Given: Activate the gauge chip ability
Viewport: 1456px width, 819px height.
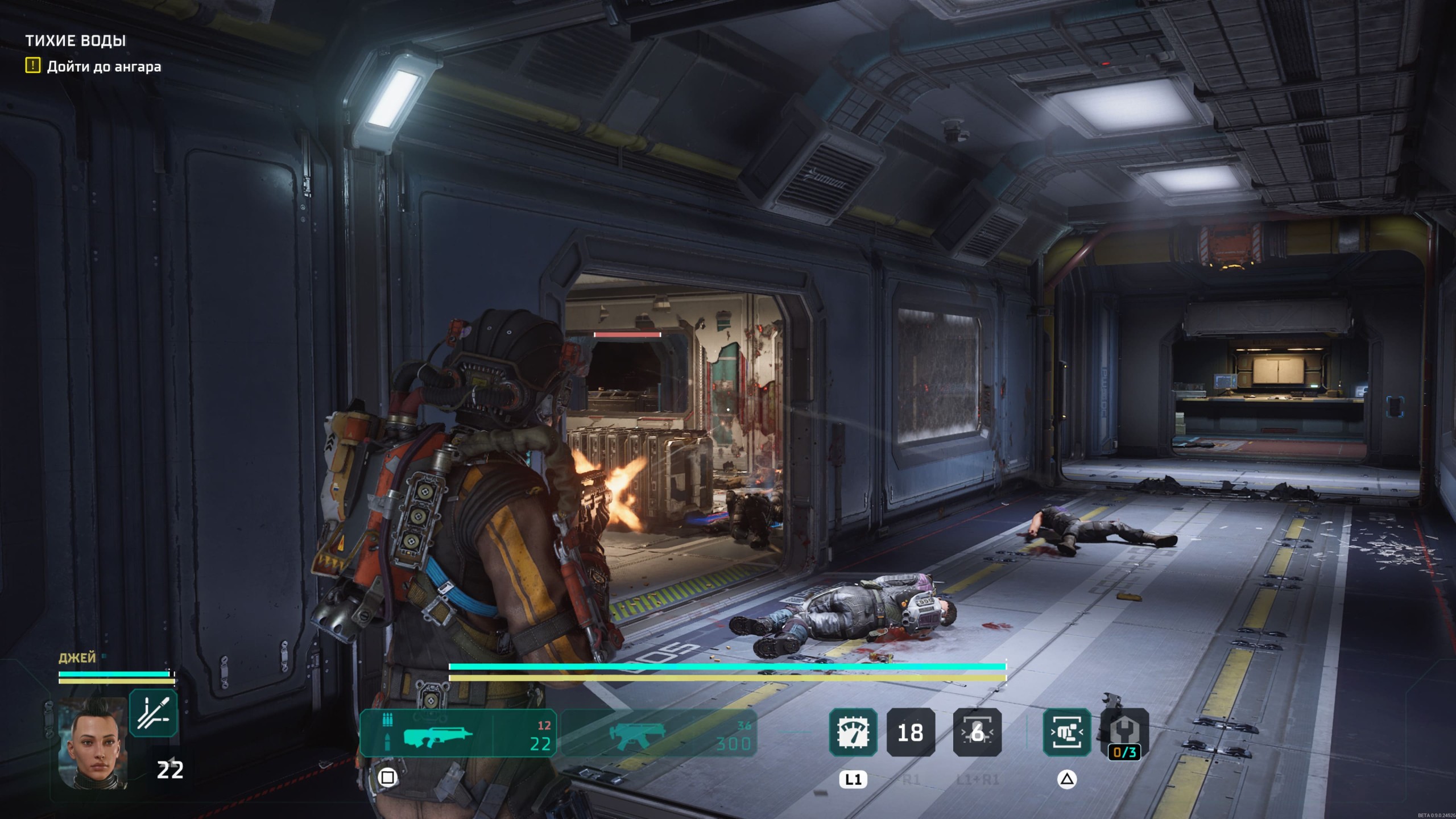Looking at the screenshot, I should [853, 732].
